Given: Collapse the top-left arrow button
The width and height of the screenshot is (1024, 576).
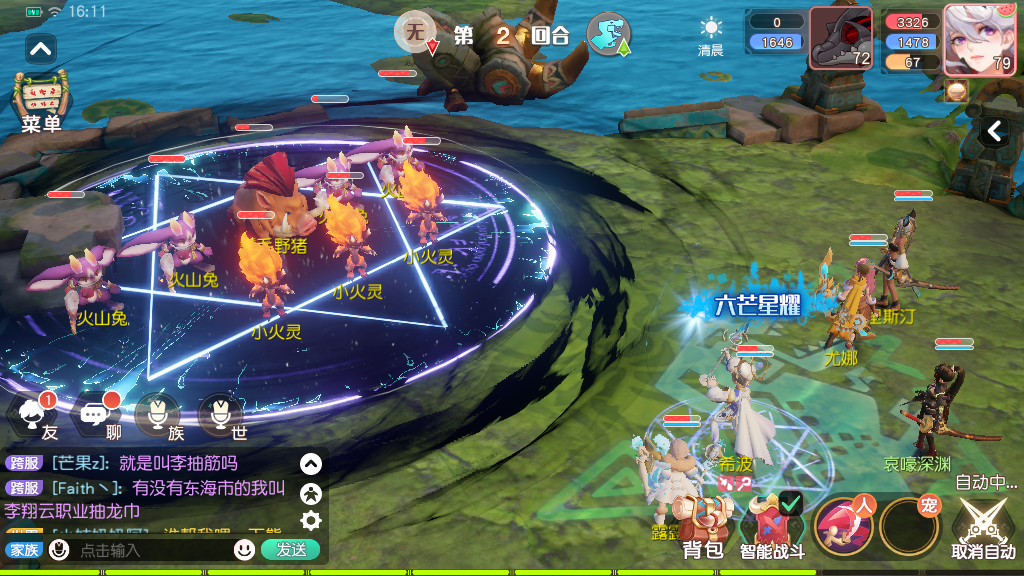Looking at the screenshot, I should (x=41, y=48).
